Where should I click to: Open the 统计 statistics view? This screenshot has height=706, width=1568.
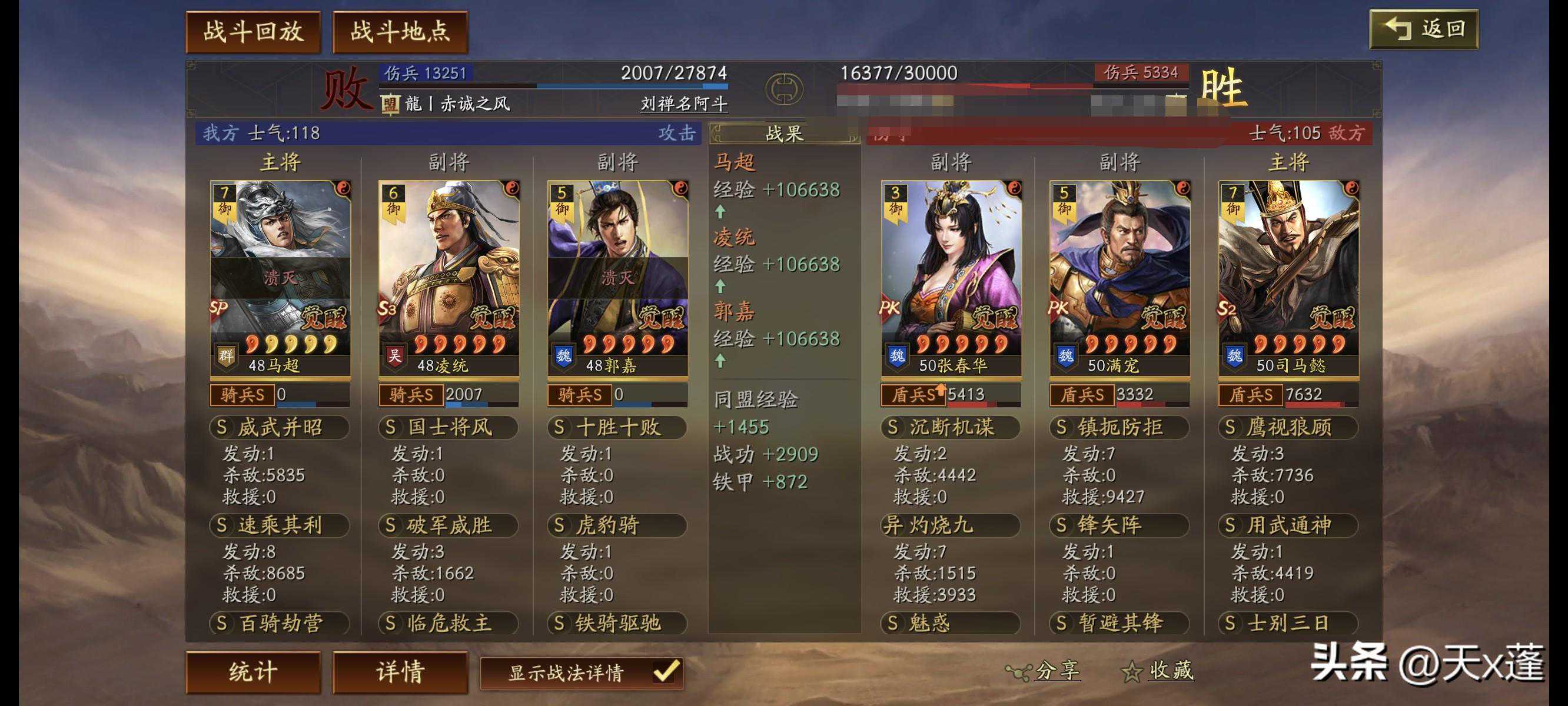point(253,672)
